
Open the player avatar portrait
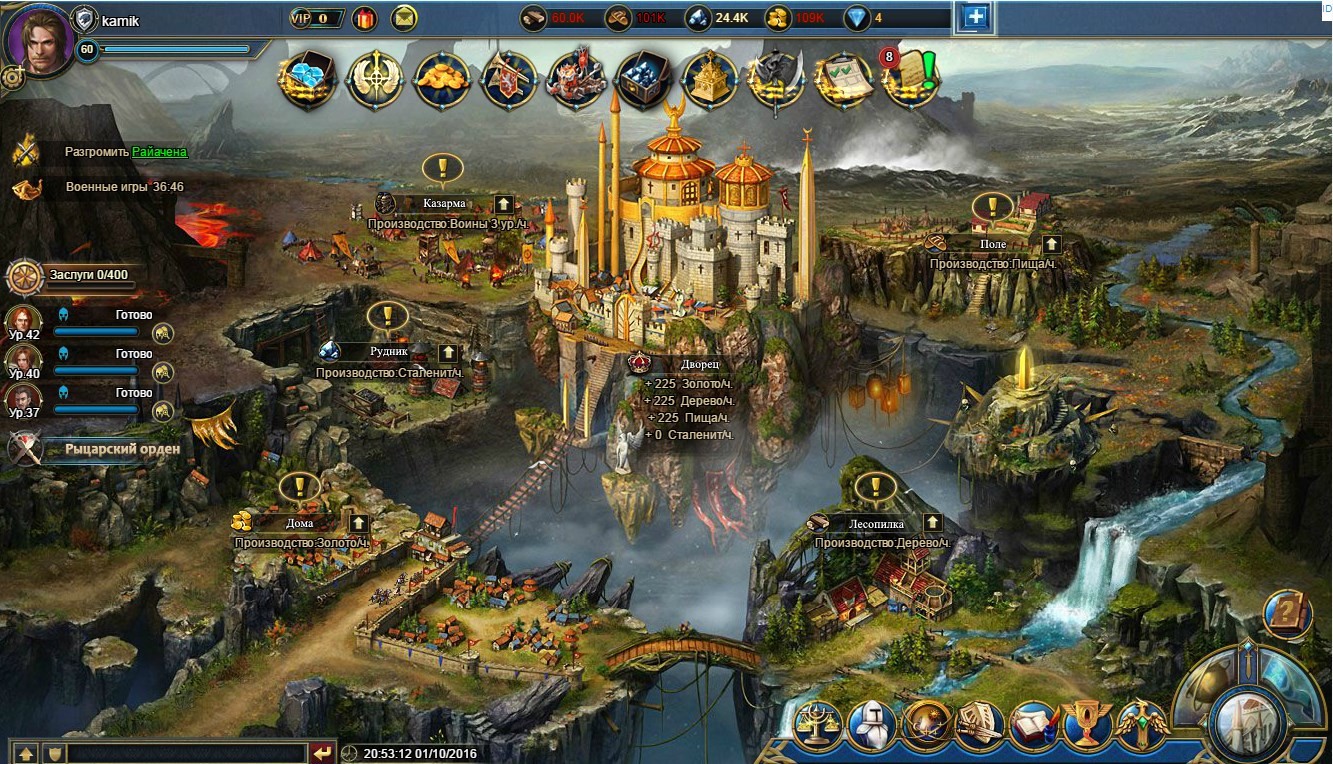click(39, 39)
